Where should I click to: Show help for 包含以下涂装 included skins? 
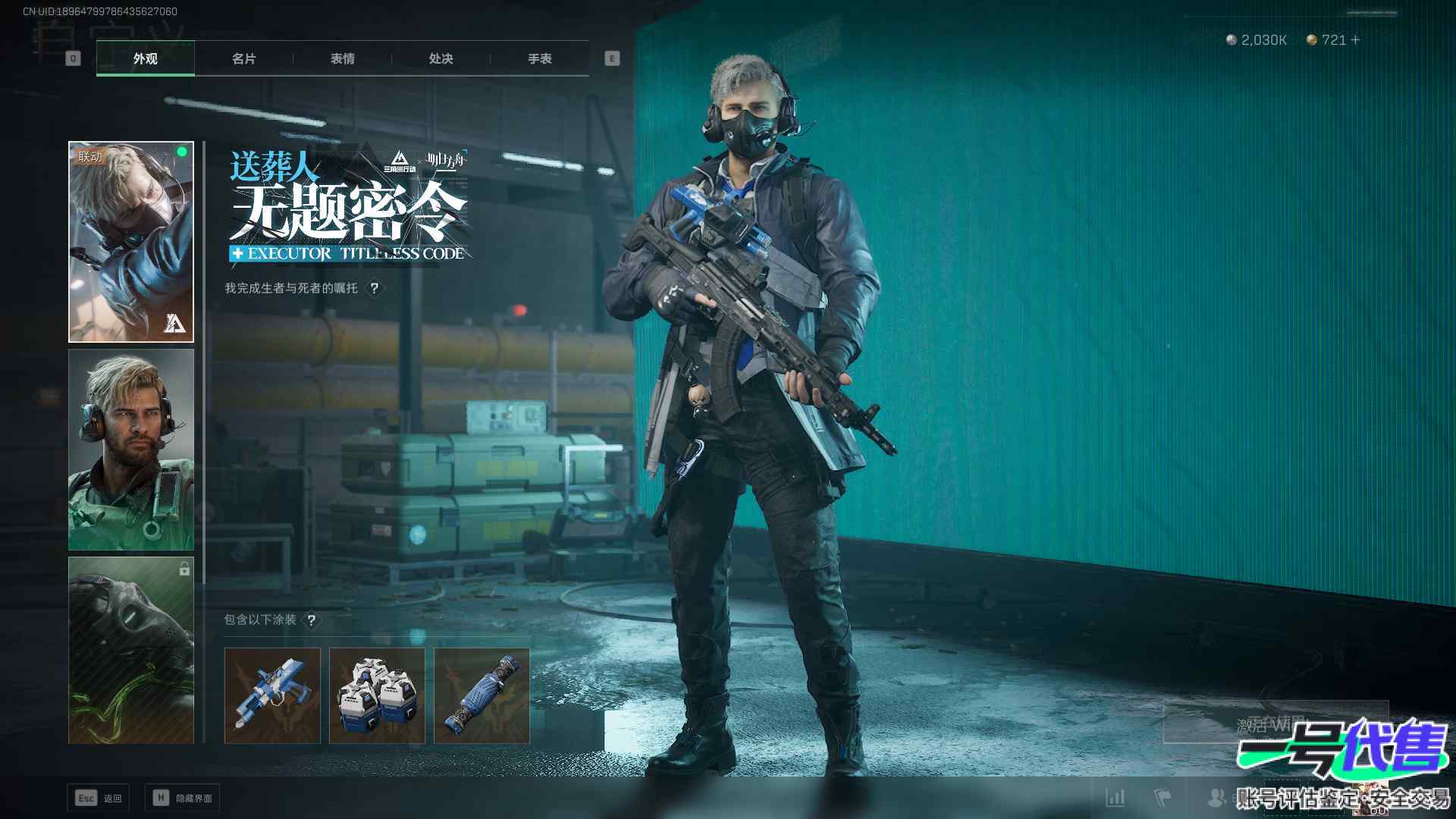click(311, 620)
